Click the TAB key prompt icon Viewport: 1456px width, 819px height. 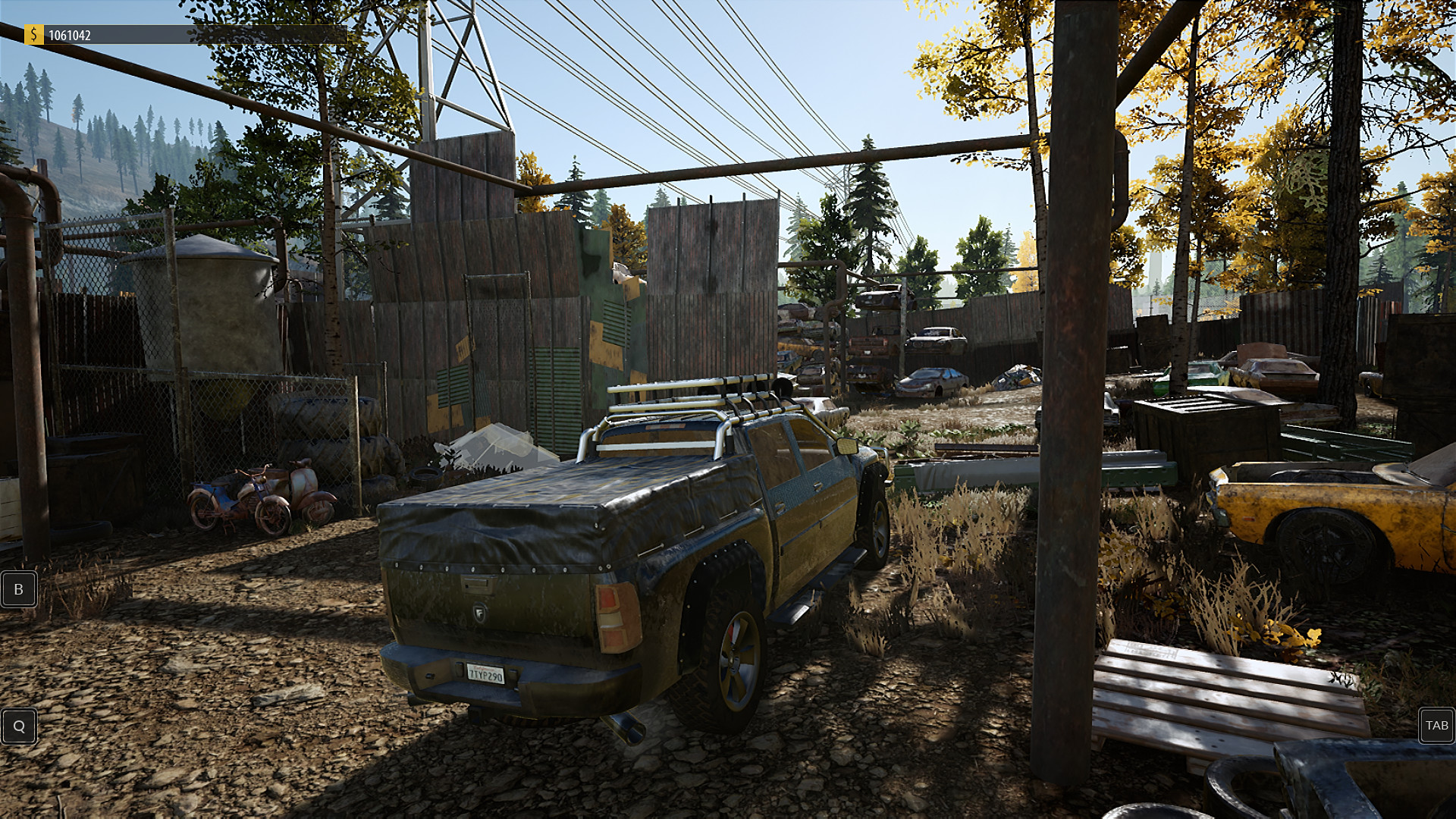(x=1436, y=726)
